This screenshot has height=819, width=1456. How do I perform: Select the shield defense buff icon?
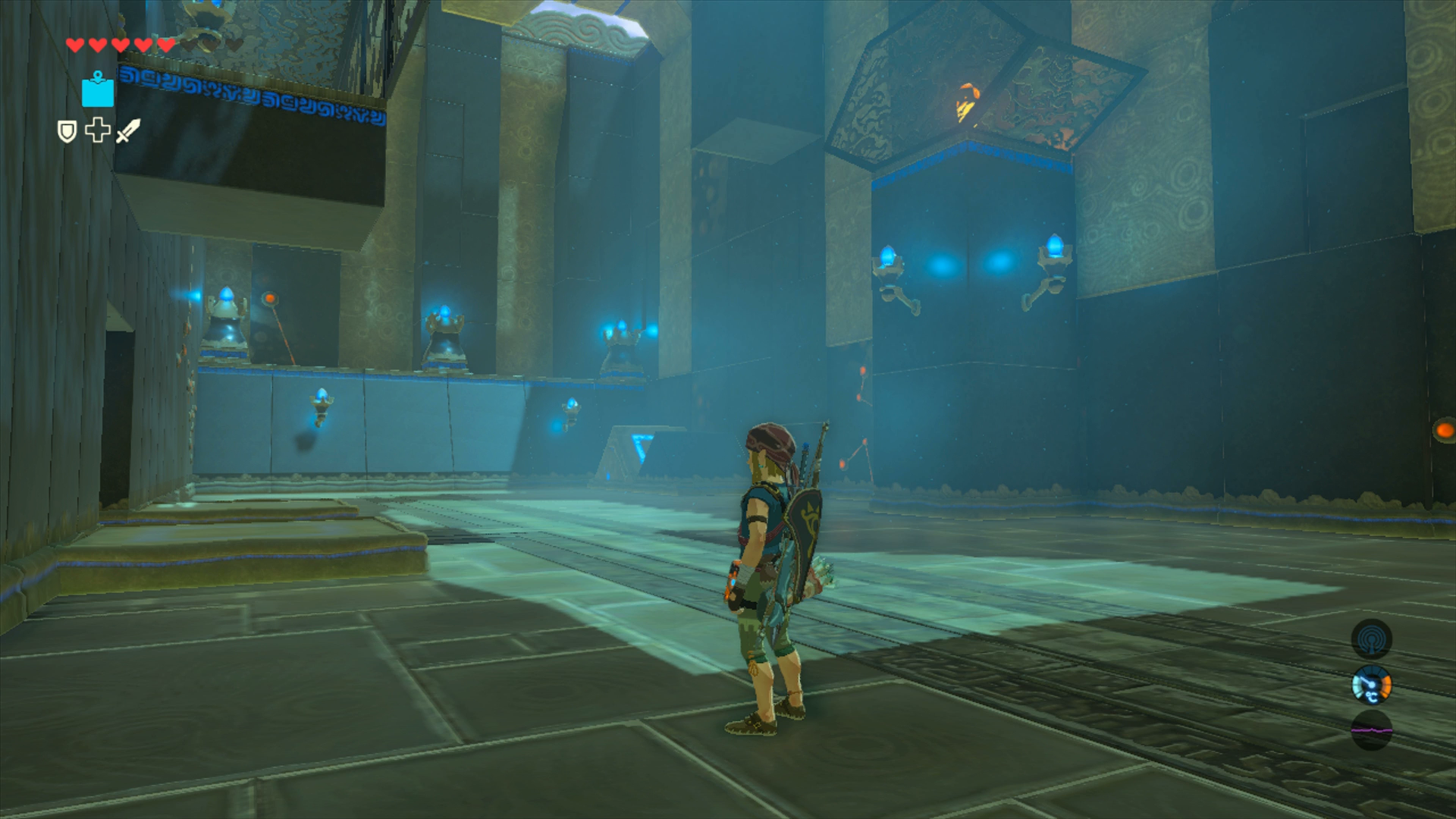(x=67, y=132)
